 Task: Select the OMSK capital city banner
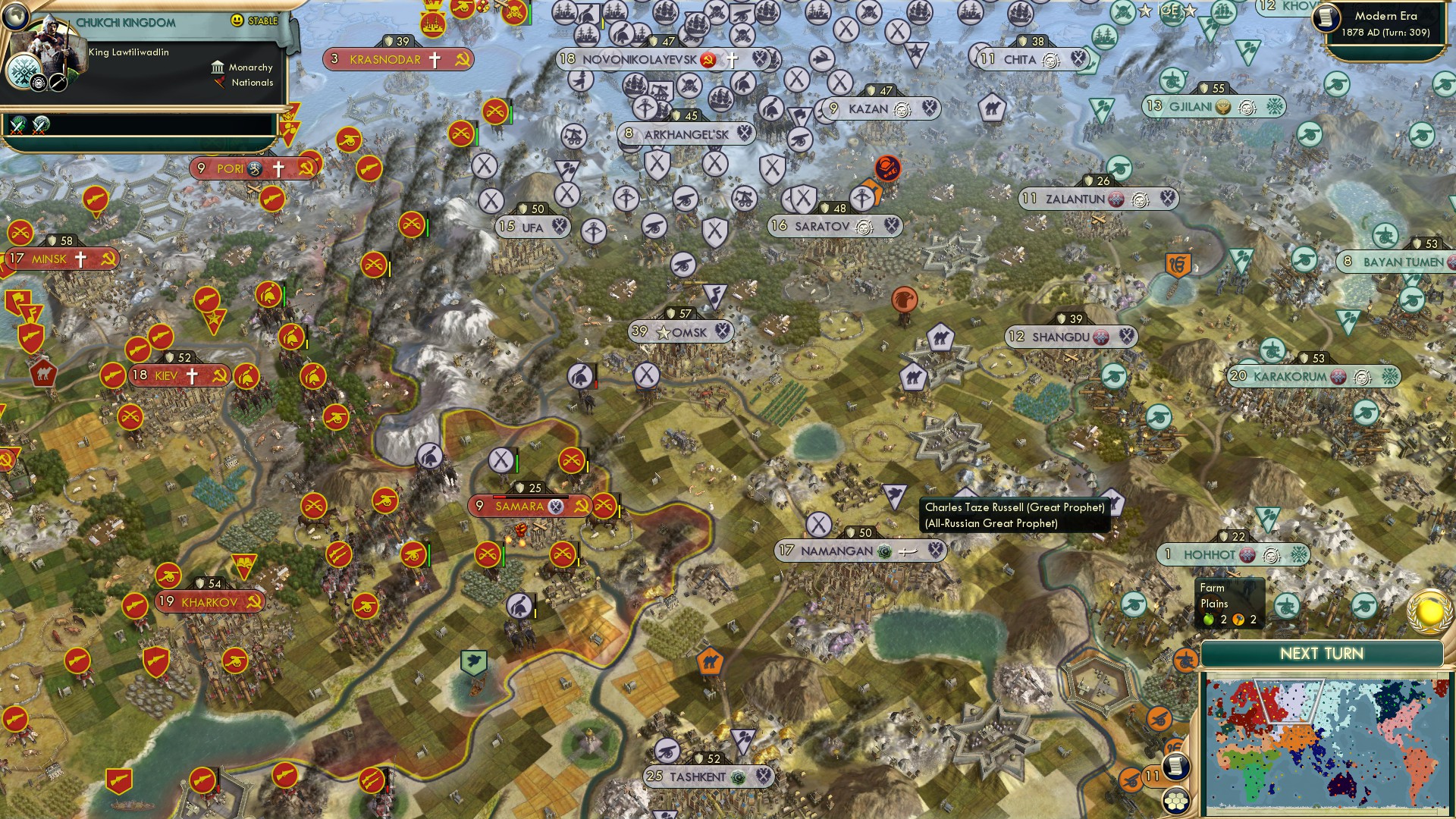[681, 332]
